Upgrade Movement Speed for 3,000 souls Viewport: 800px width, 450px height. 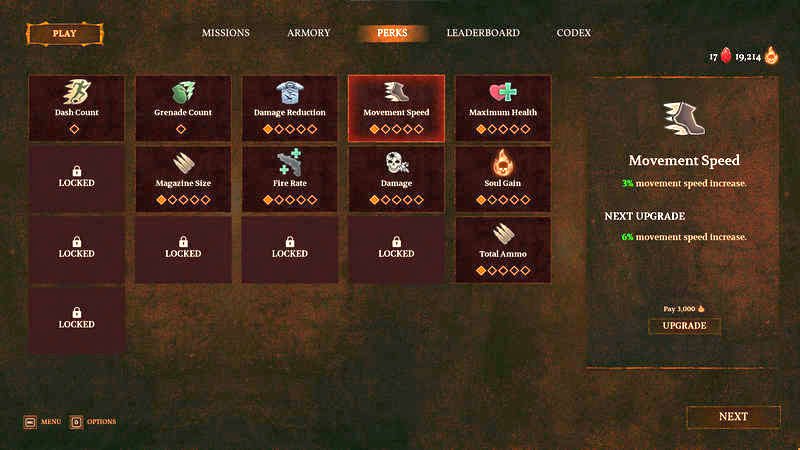[x=684, y=326]
